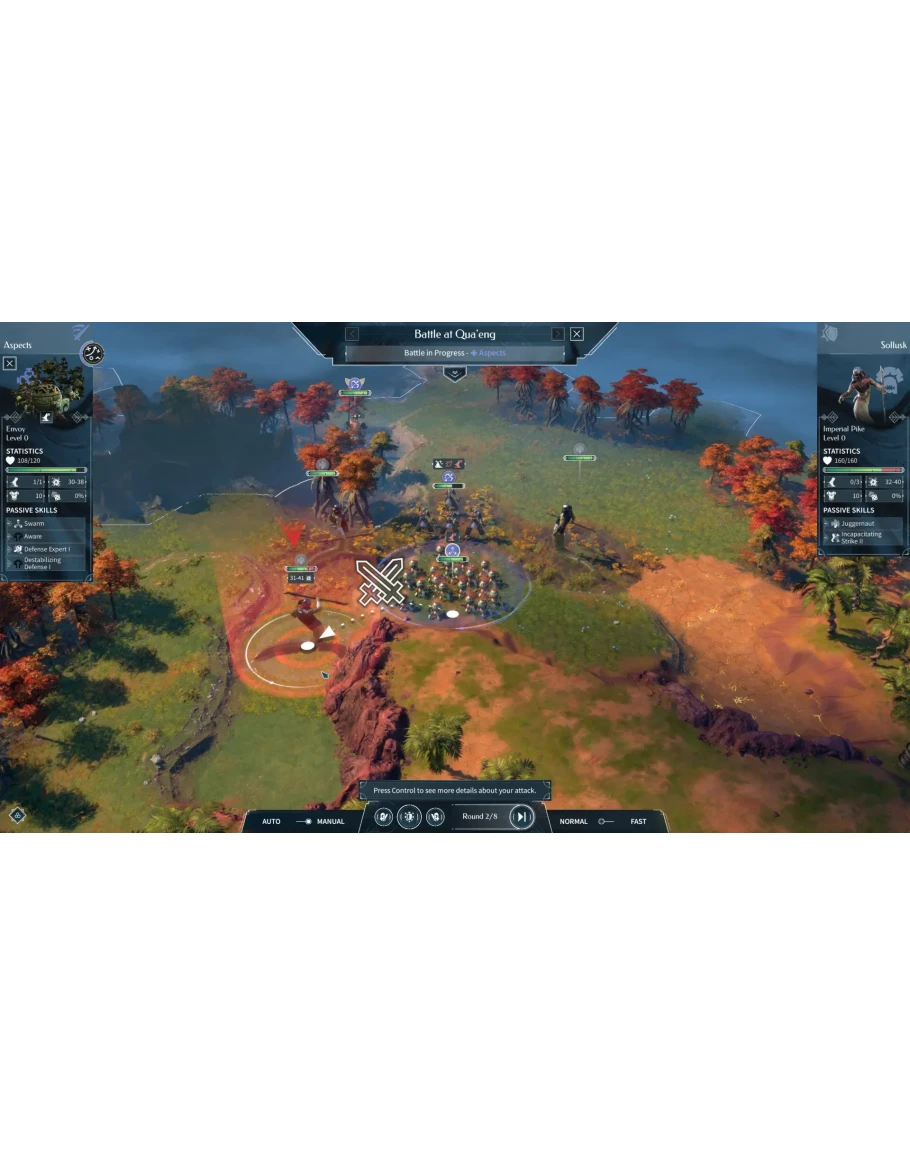Go to the next battle with right arrow

pyautogui.click(x=558, y=334)
